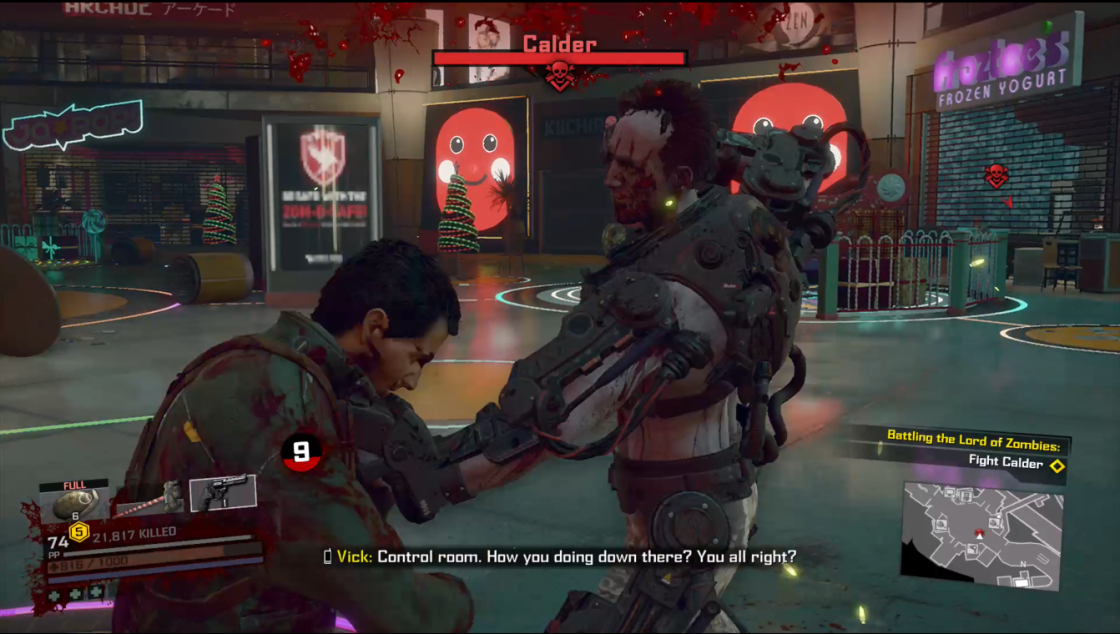This screenshot has height=634, width=1120.
Task: Select the highlighted revolver slot
Action: coord(222,493)
